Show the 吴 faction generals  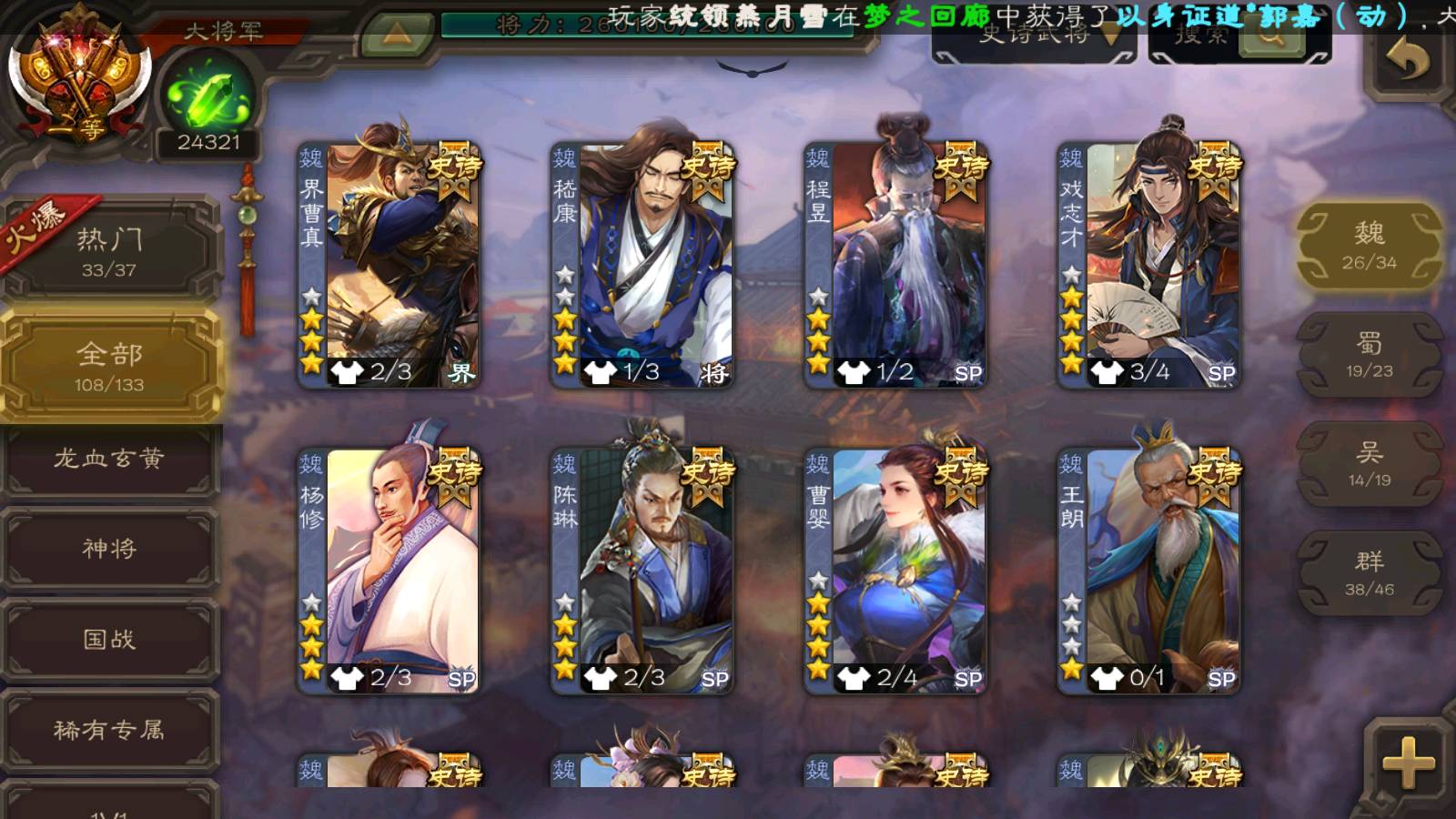tap(1369, 464)
